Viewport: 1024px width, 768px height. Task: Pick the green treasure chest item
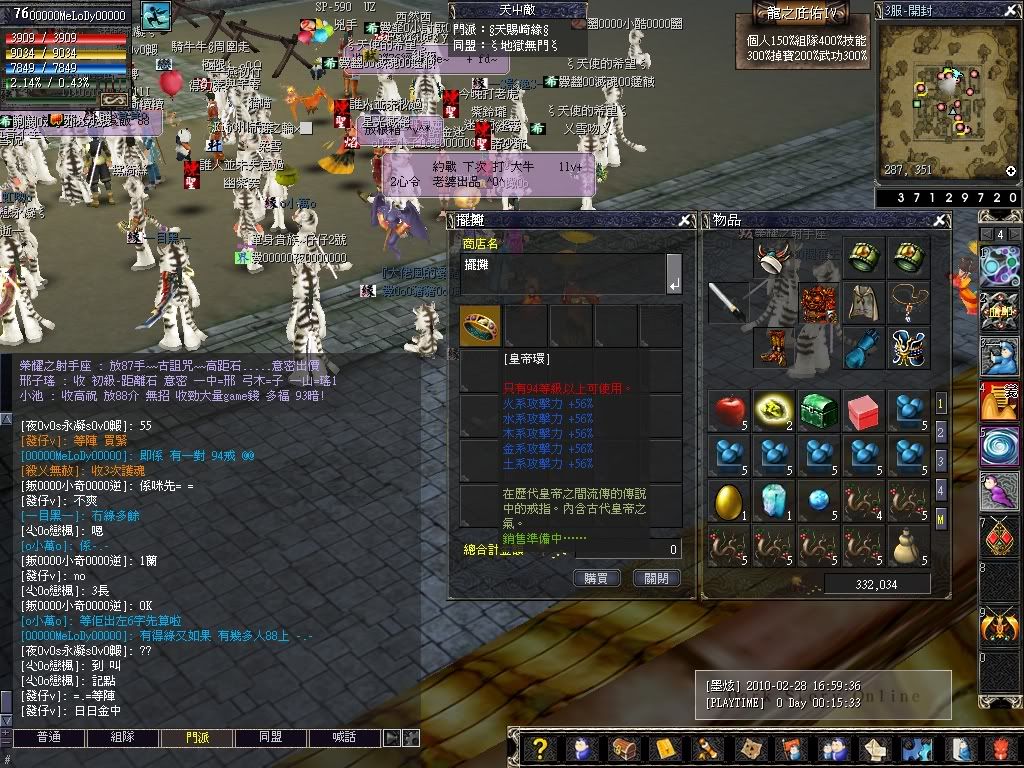(x=818, y=410)
